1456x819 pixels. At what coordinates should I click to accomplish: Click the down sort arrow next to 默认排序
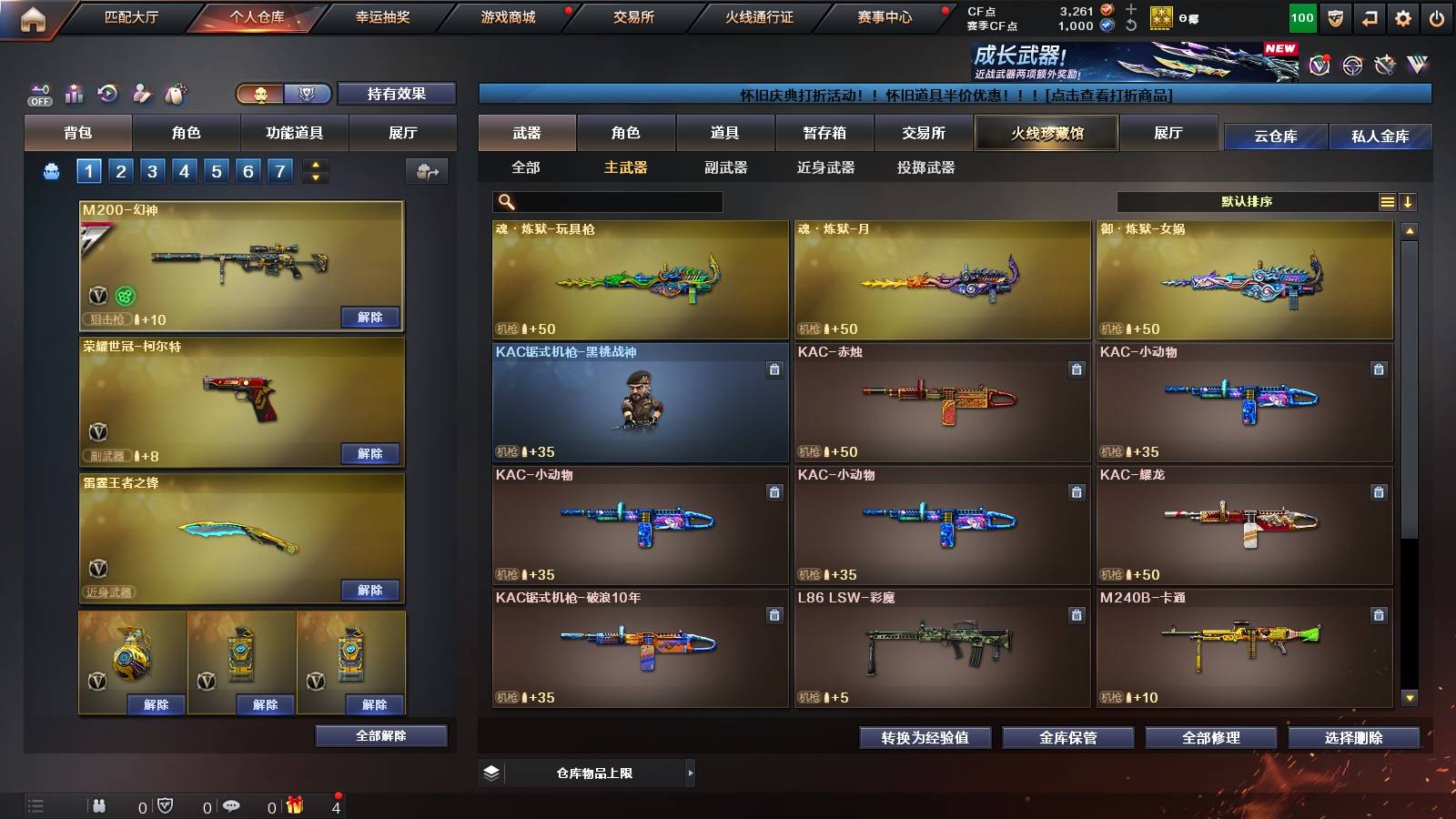(1409, 201)
